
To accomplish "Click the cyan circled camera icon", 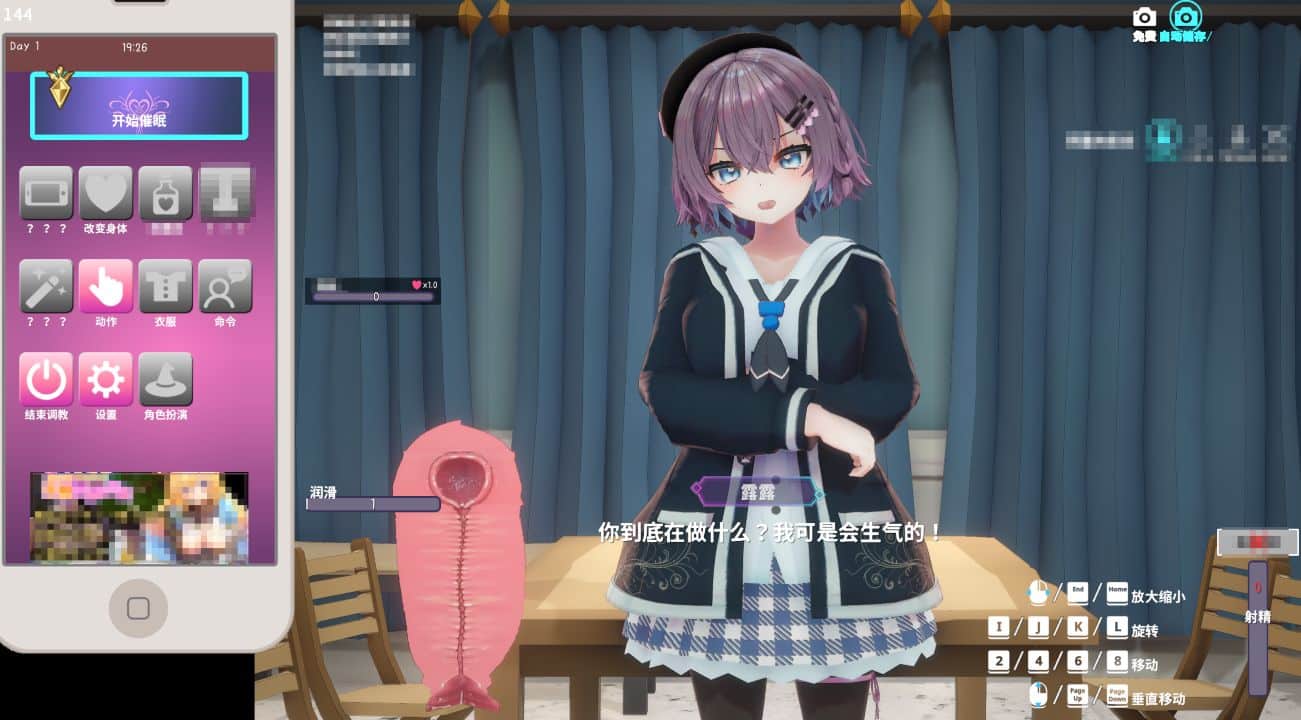I will coord(1185,15).
